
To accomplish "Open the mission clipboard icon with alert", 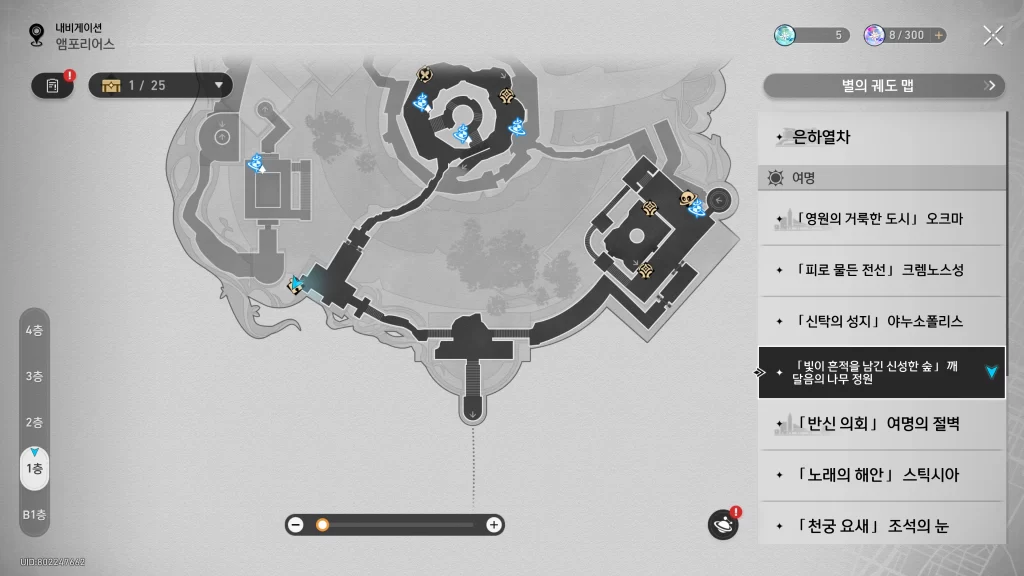I will (x=53, y=86).
